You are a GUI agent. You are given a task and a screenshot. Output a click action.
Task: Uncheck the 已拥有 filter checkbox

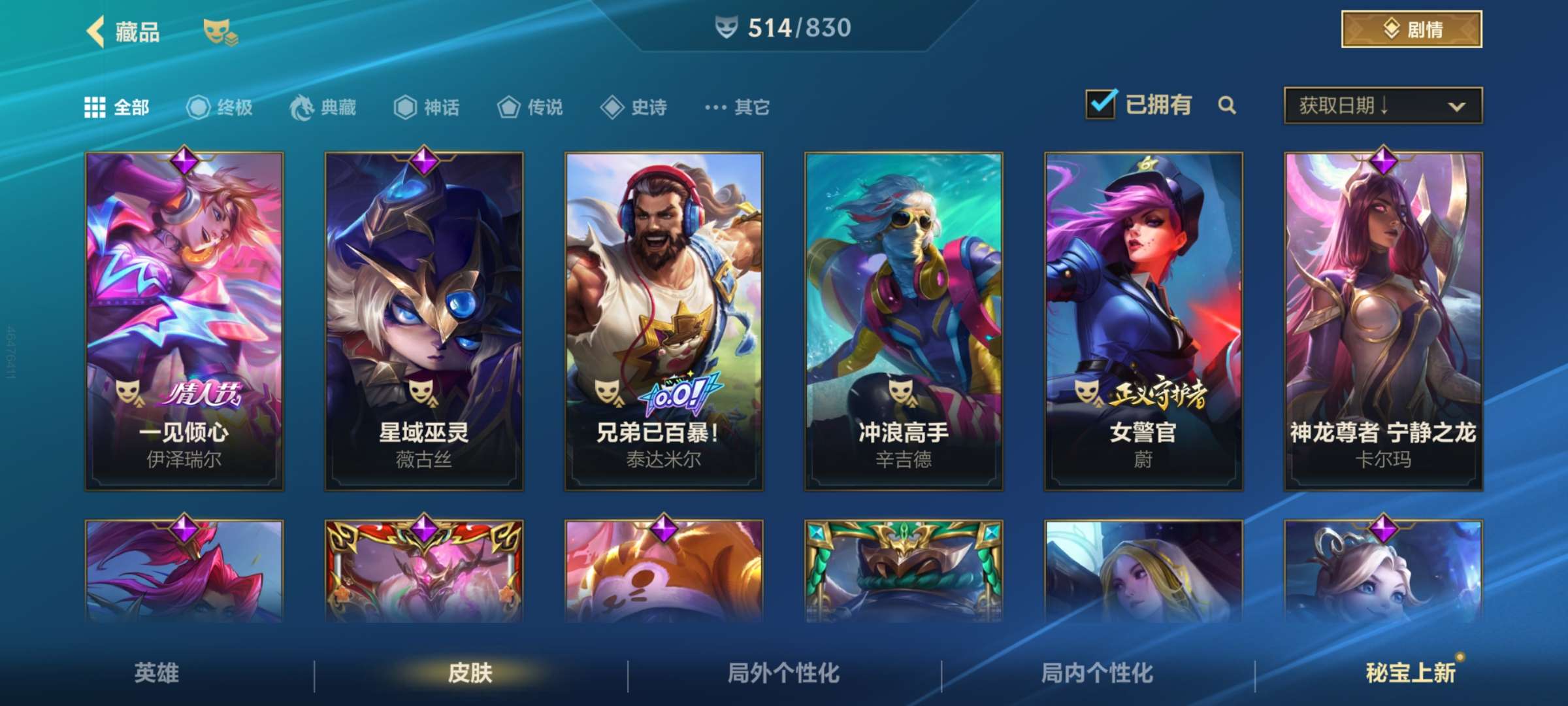(x=1102, y=103)
